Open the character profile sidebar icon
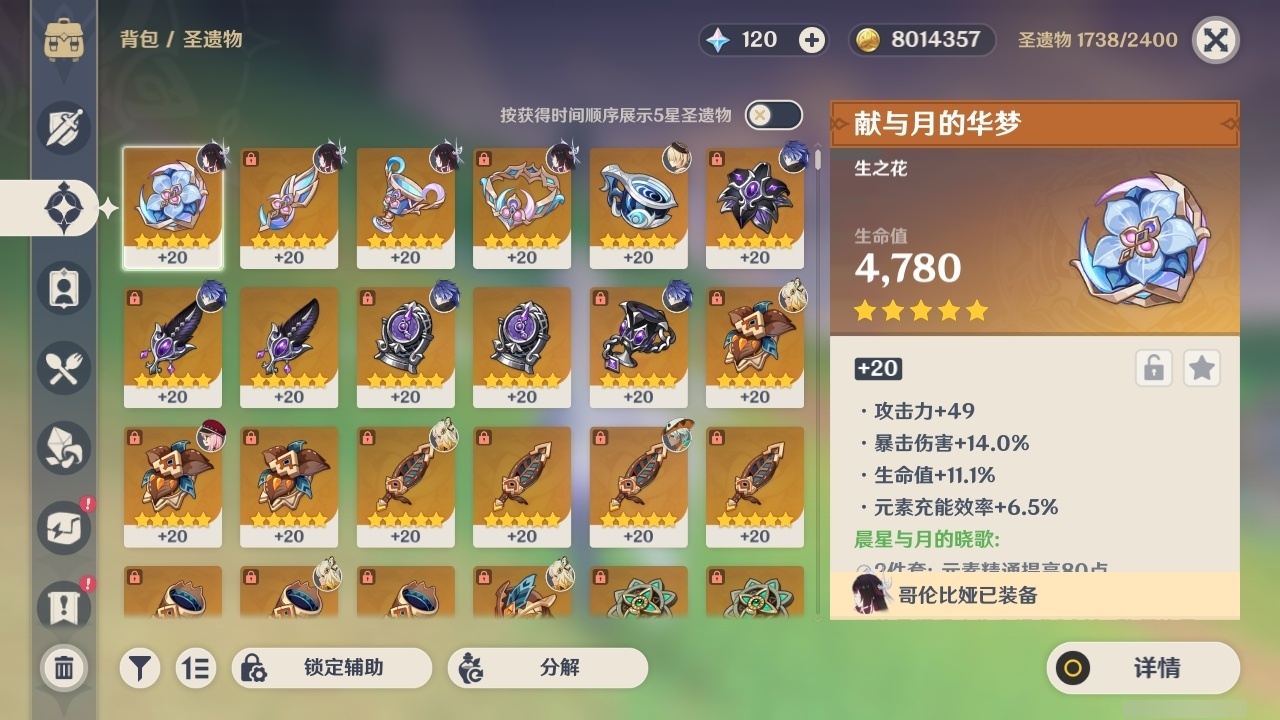 tap(63, 287)
